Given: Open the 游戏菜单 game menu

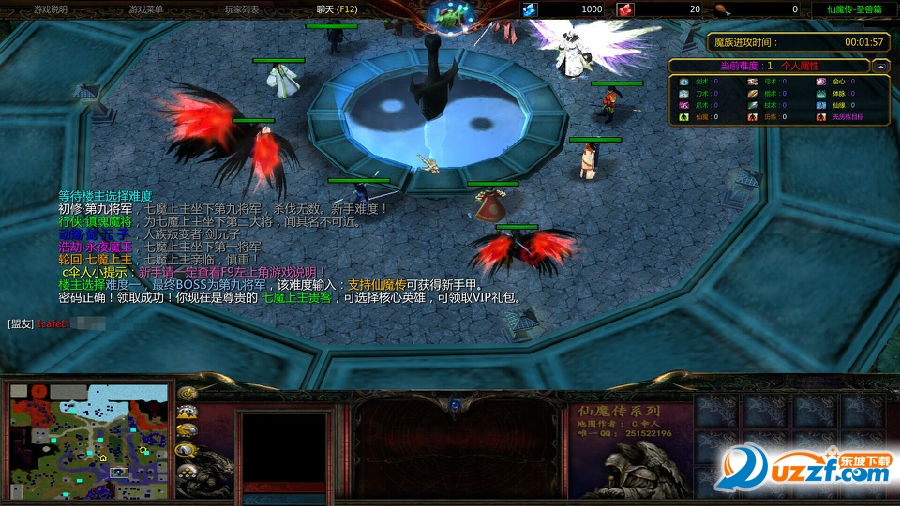Looking at the screenshot, I should click(x=146, y=9).
